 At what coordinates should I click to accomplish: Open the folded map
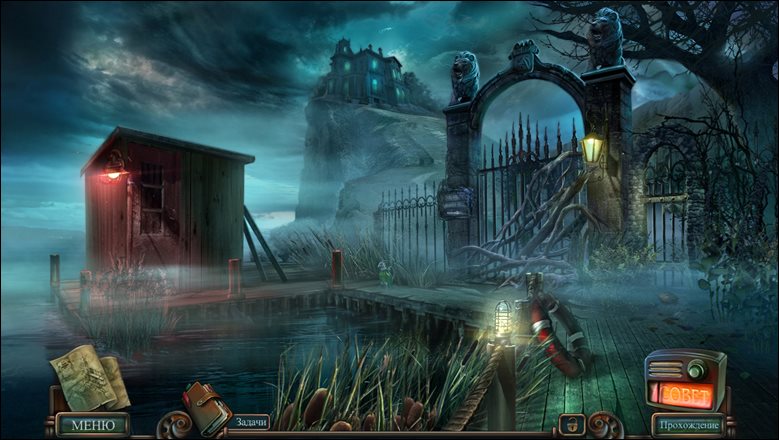pyautogui.click(x=88, y=377)
